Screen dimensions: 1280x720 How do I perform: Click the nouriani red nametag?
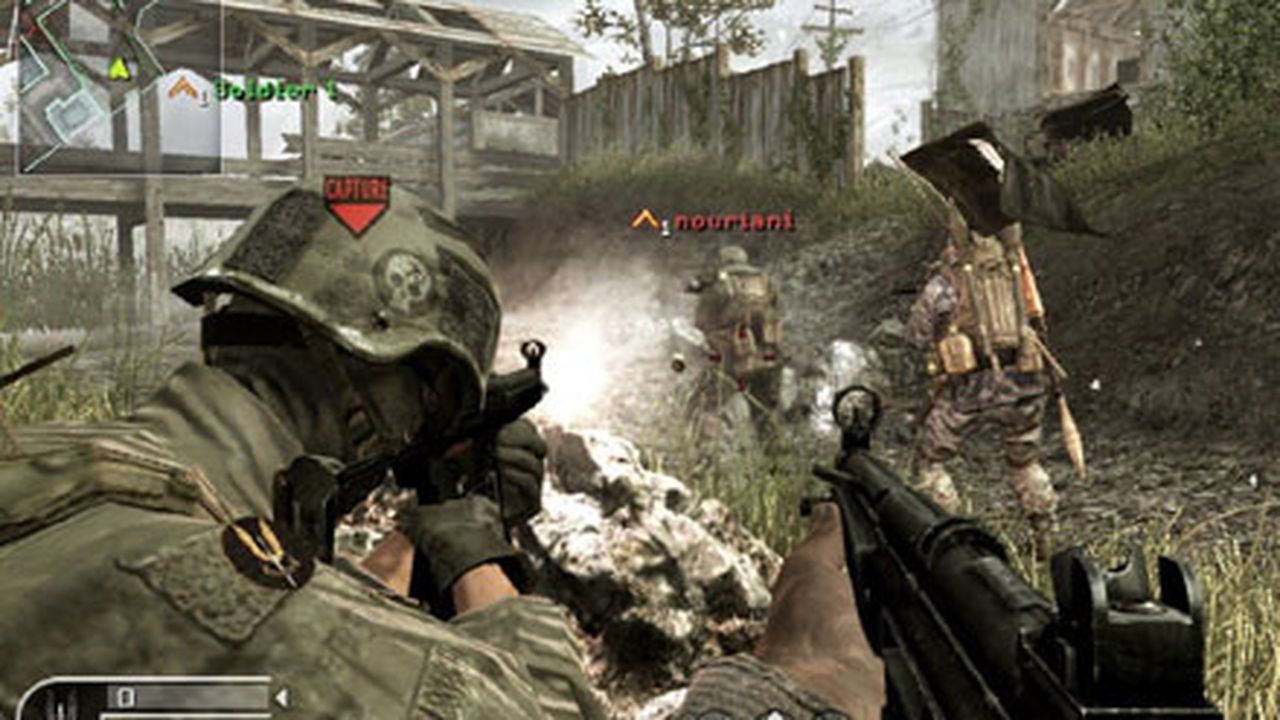pos(735,221)
